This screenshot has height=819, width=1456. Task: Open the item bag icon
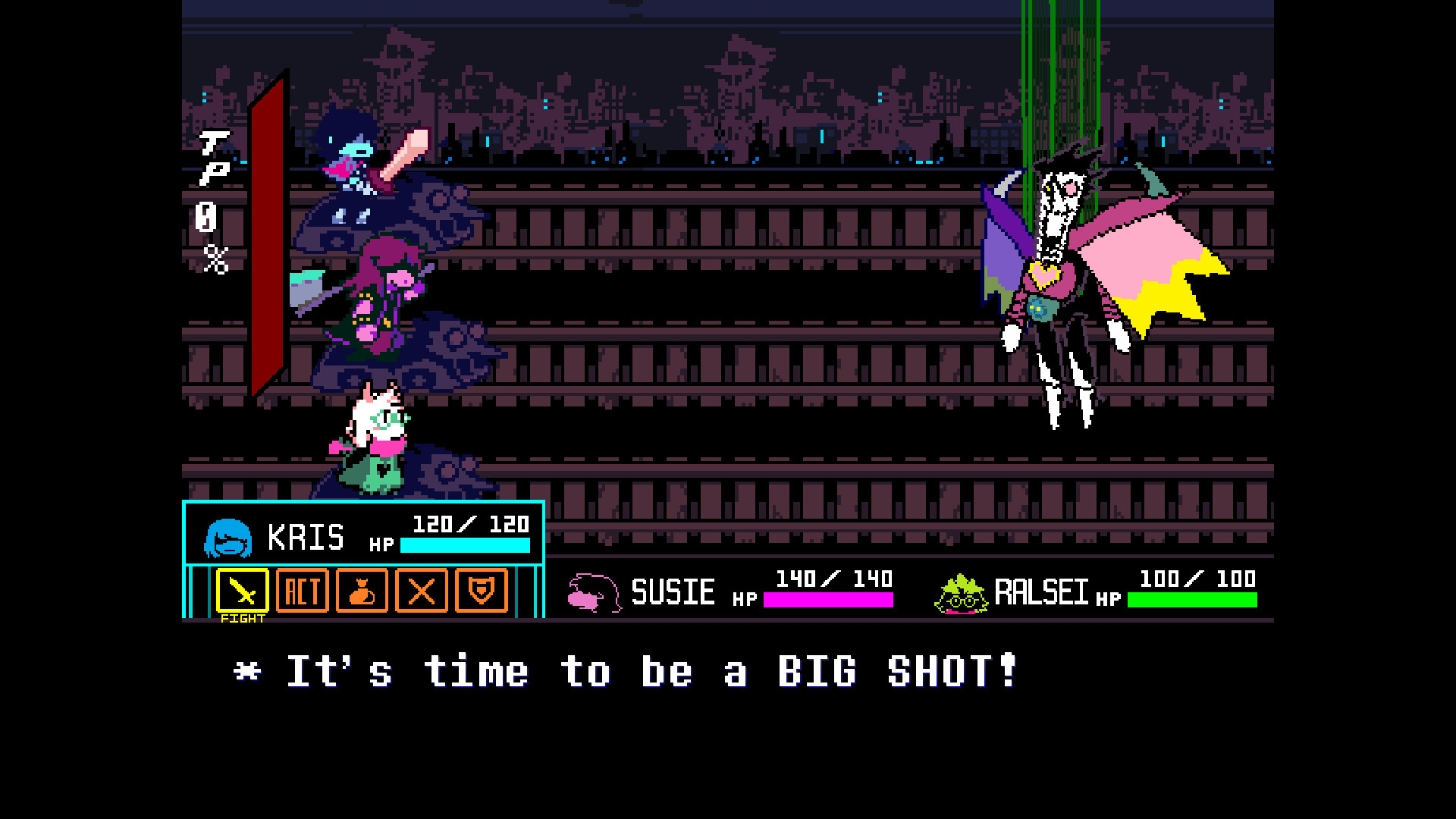point(362,591)
